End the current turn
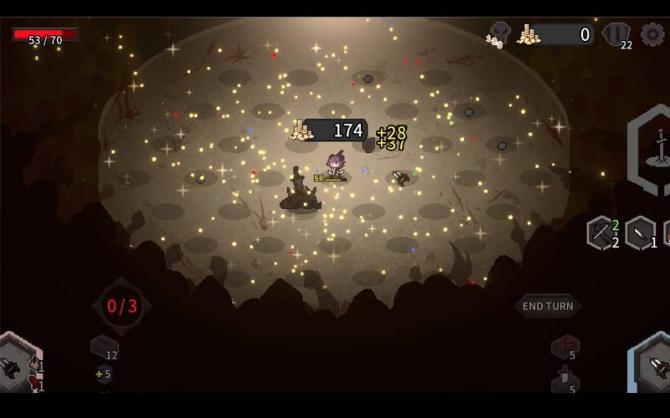Image resolution: width=670 pixels, height=418 pixels. coord(548,306)
